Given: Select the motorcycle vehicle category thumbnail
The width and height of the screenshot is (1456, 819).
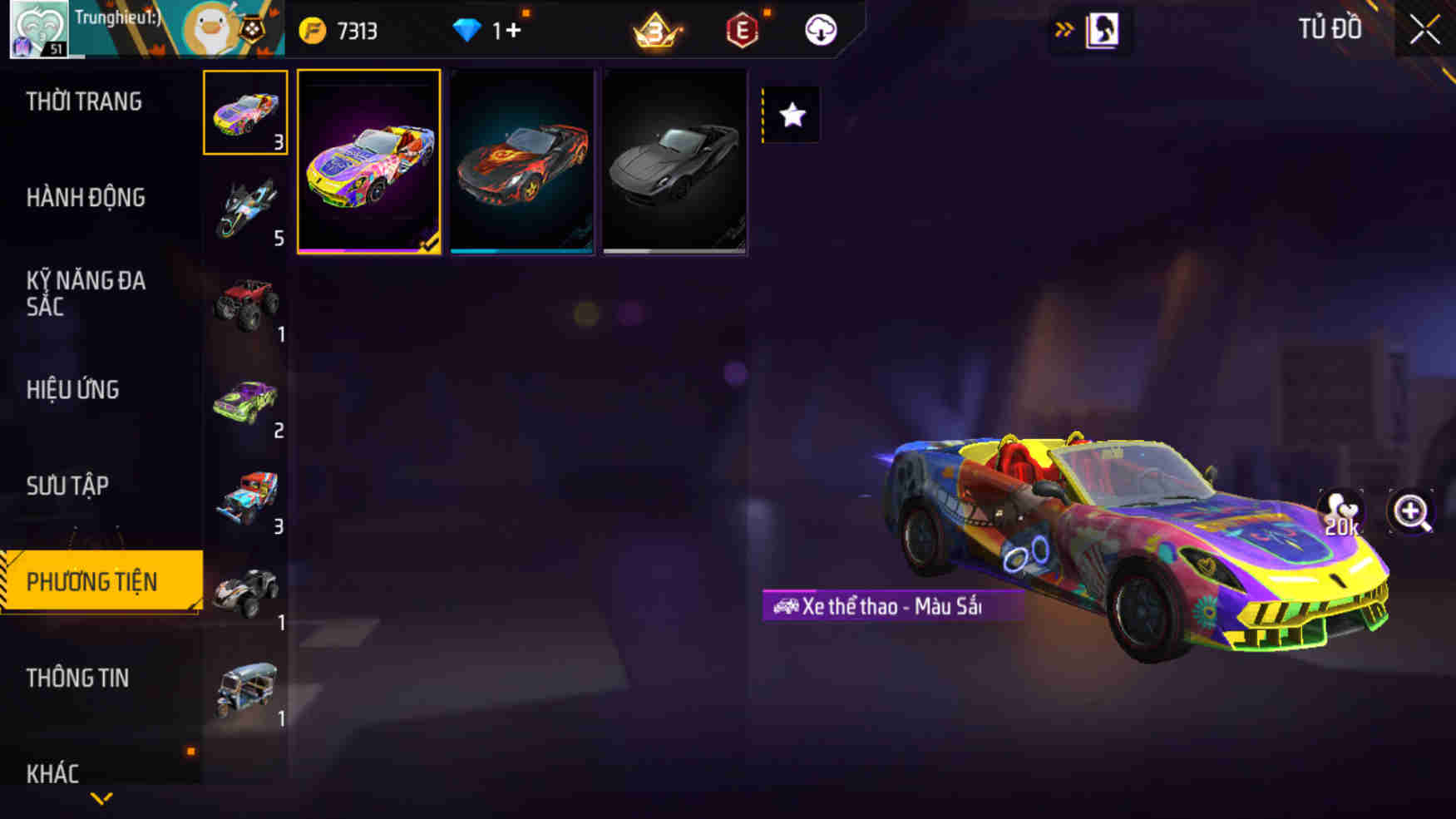Looking at the screenshot, I should pyautogui.click(x=245, y=207).
